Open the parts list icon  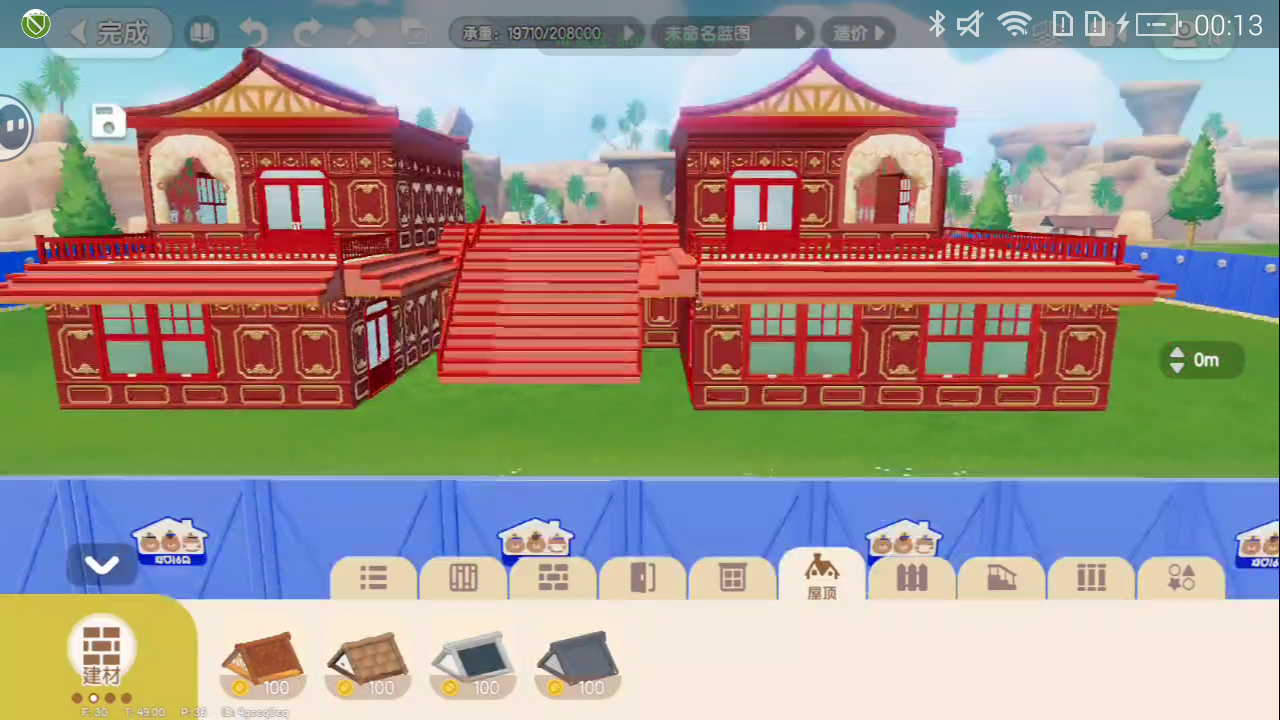pyautogui.click(x=372, y=577)
